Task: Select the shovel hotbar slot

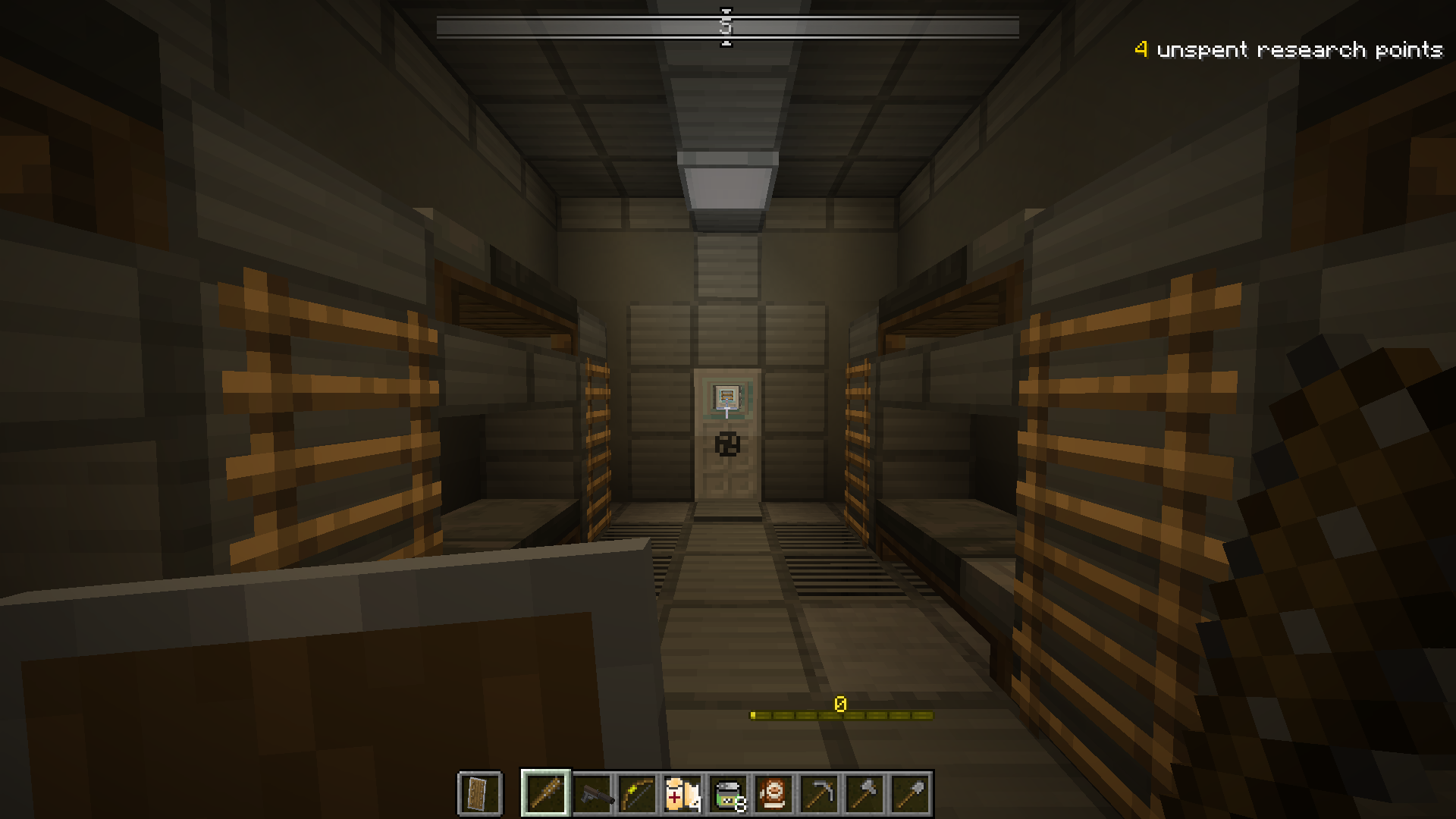Action: click(x=911, y=792)
